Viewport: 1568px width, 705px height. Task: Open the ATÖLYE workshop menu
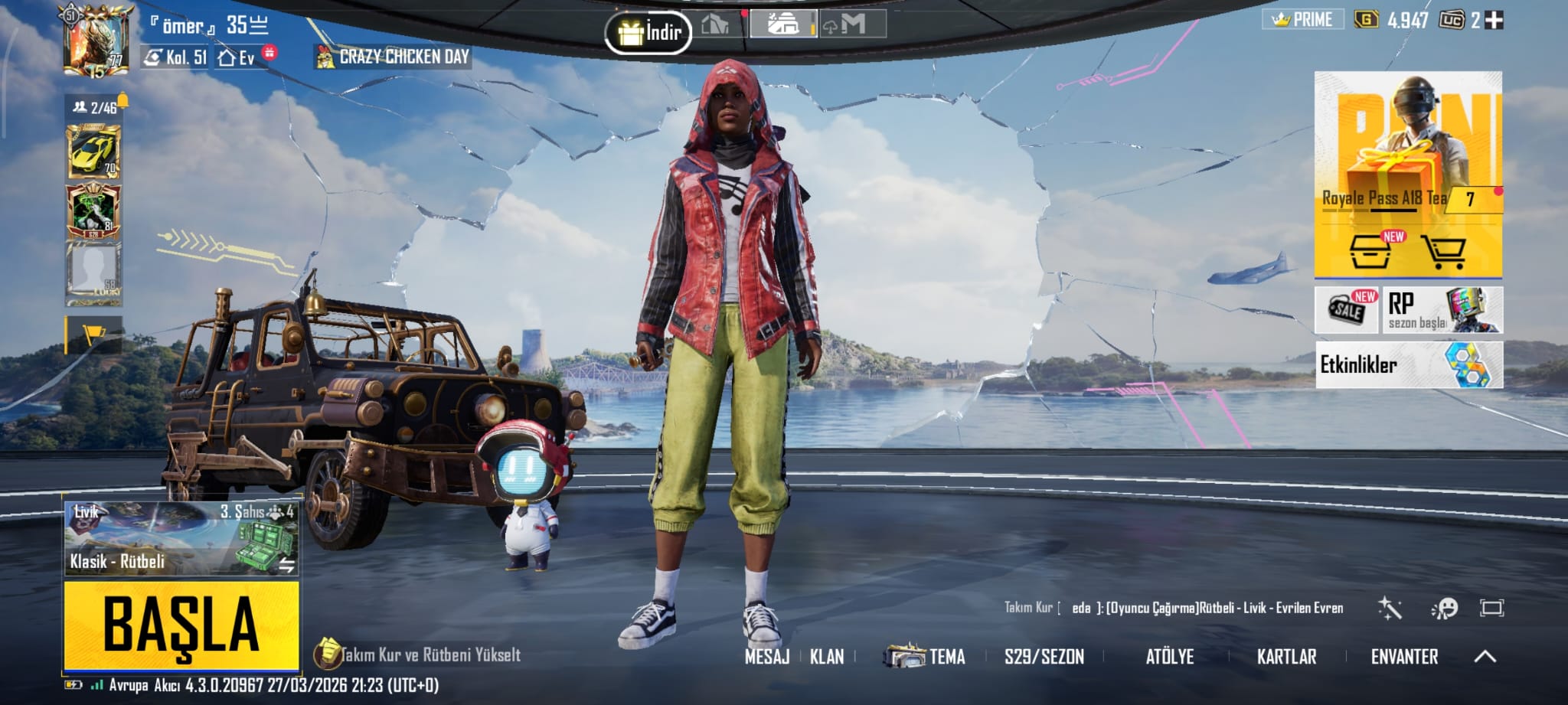click(1169, 657)
